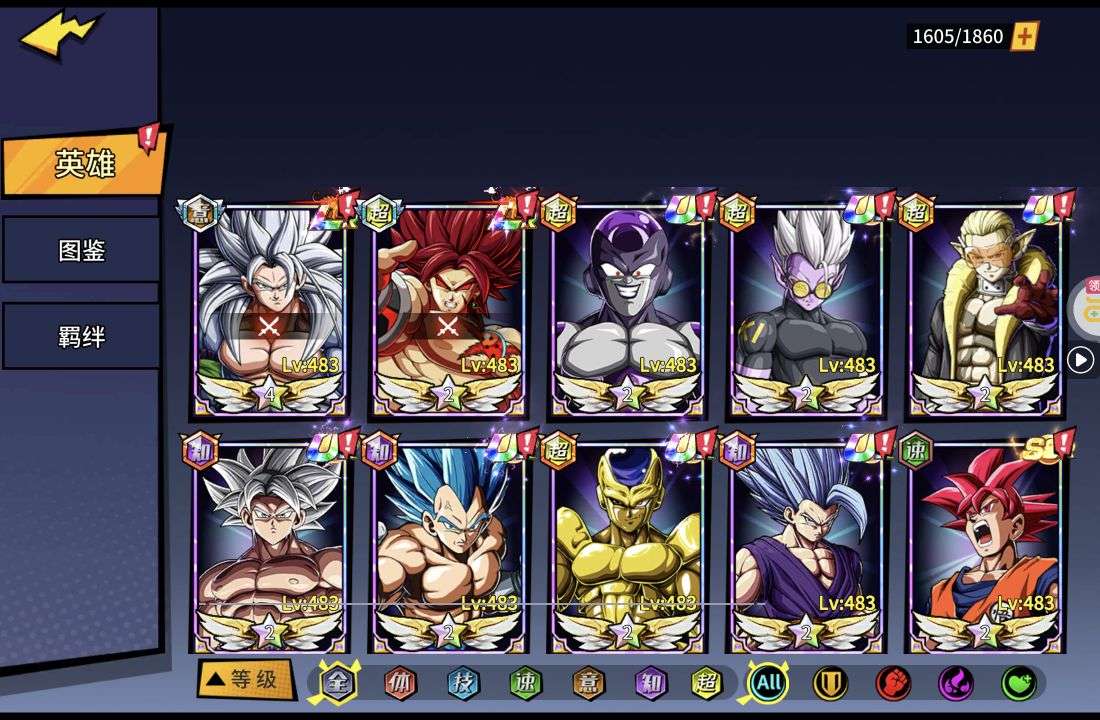1100x720 pixels.
Task: Filter heroes by 超 type
Action: (707, 684)
